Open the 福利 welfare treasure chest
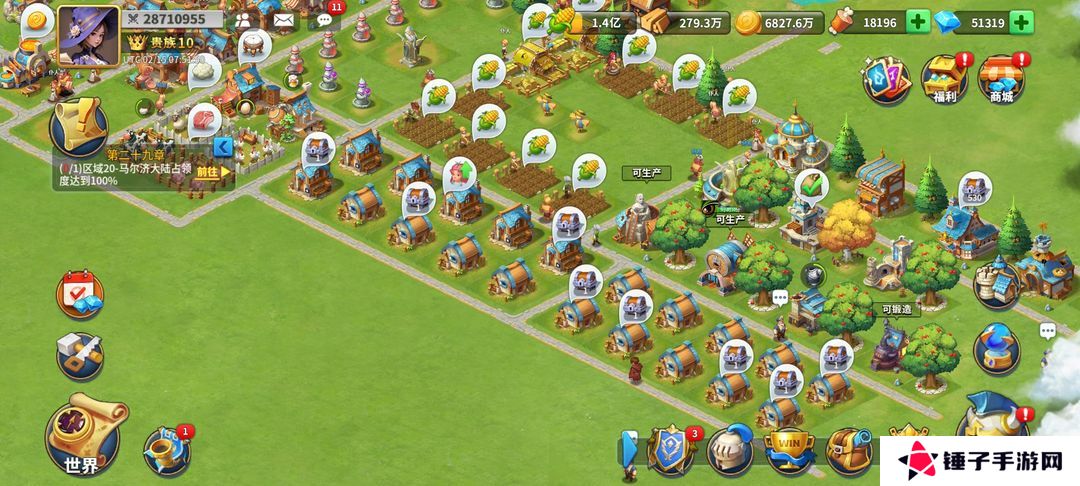The height and width of the screenshot is (486, 1080). click(944, 78)
